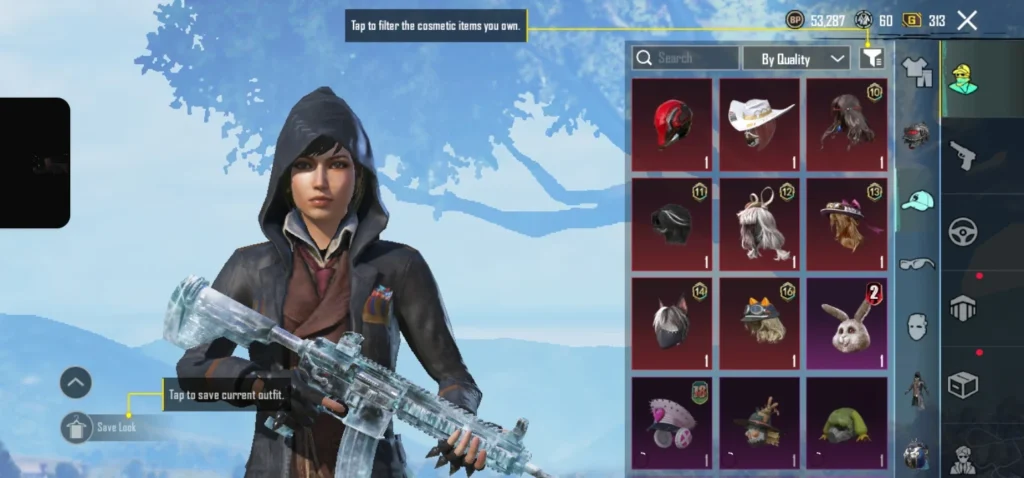Open the teal cap headwear category
The height and width of the screenshot is (478, 1024).
pyautogui.click(x=916, y=200)
